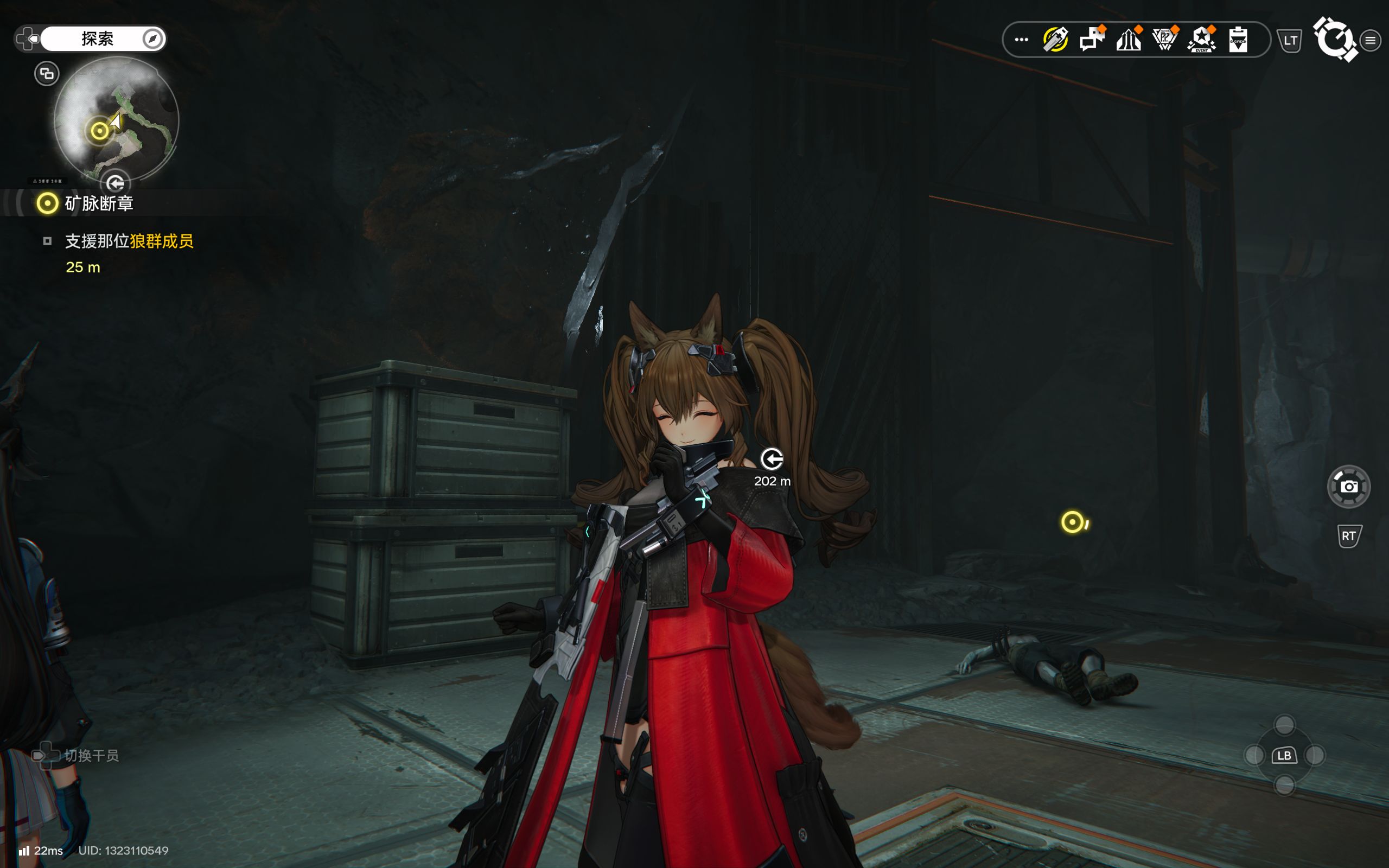Open the triple-arrows upgrade icon
Image resolution: width=1389 pixels, height=868 pixels.
click(x=1128, y=40)
